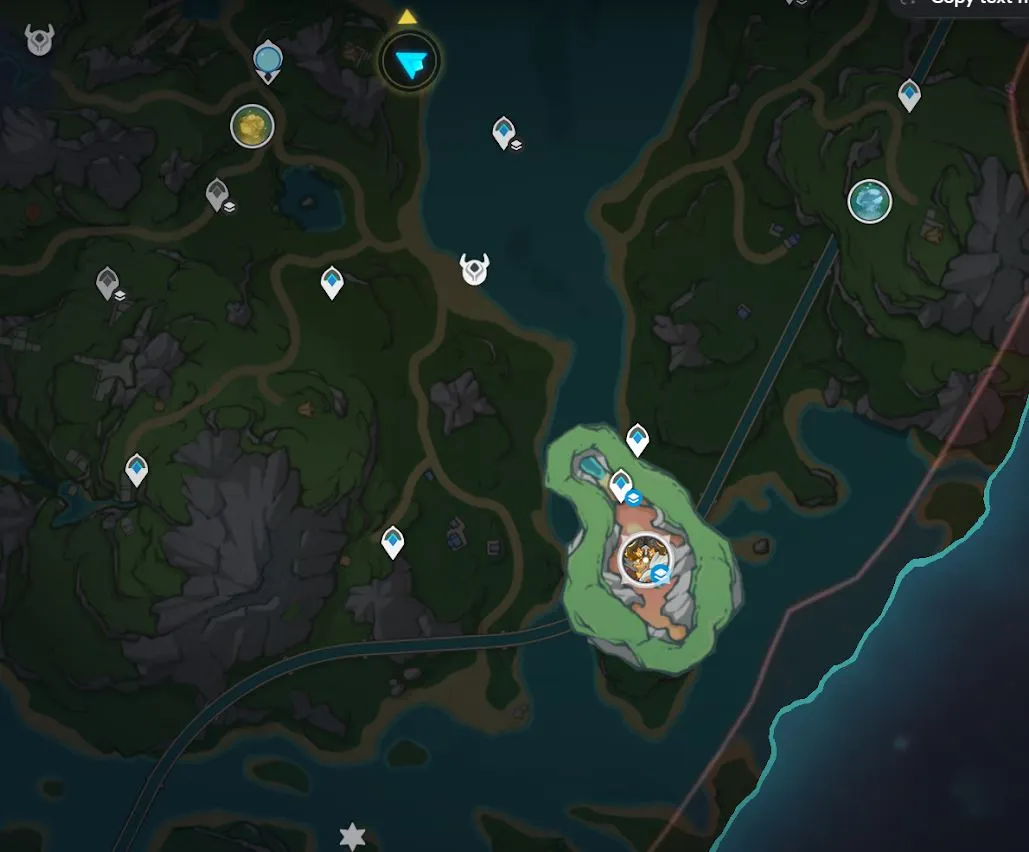
Task: Select the horned mask marker on the riverbank
Action: 474,269
